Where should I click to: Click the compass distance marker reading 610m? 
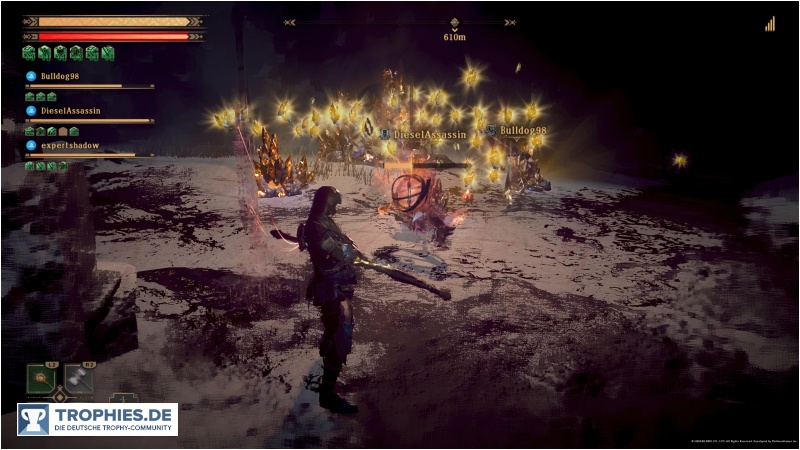[455, 36]
